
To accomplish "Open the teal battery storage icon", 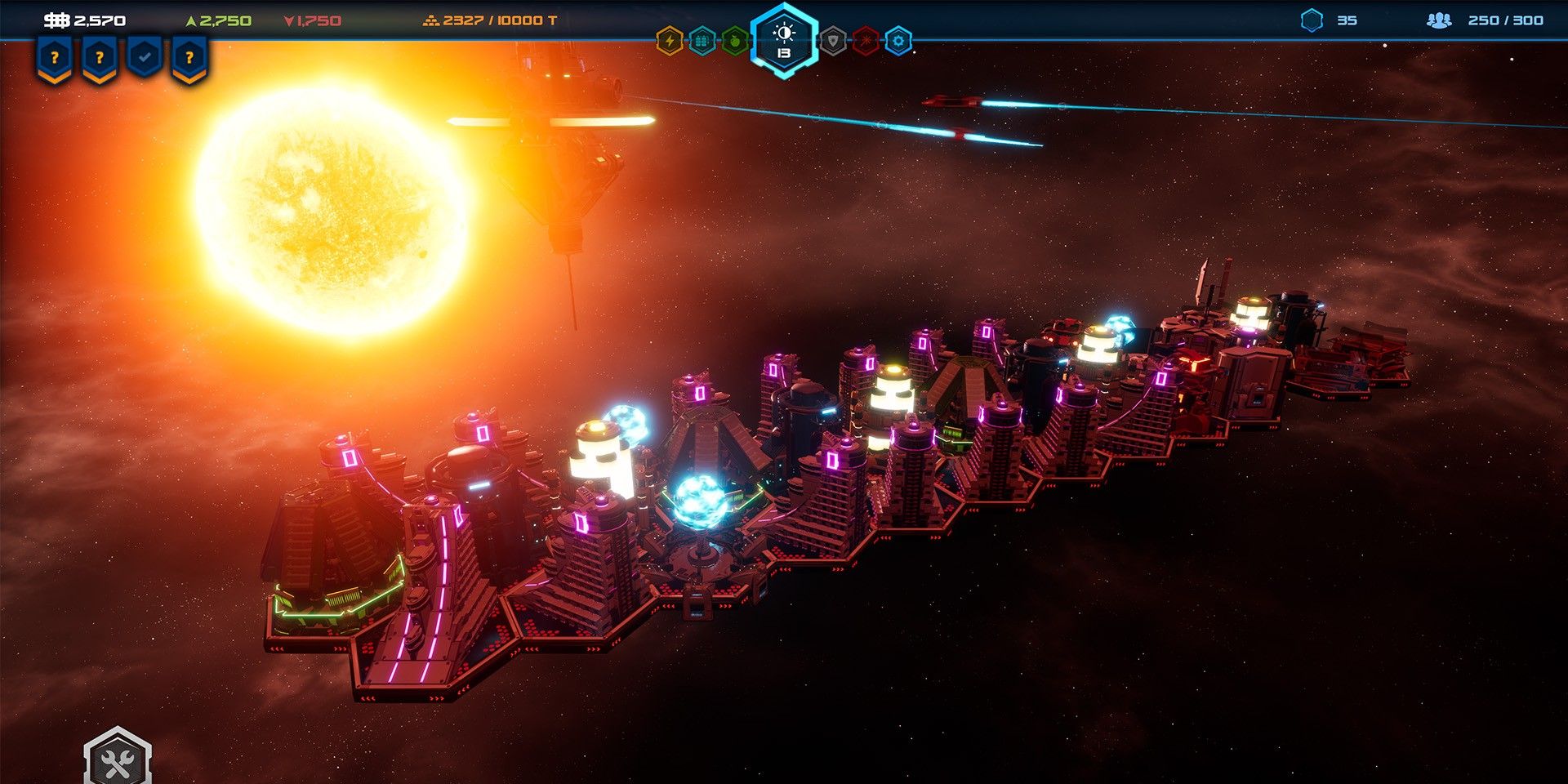I will [702, 41].
